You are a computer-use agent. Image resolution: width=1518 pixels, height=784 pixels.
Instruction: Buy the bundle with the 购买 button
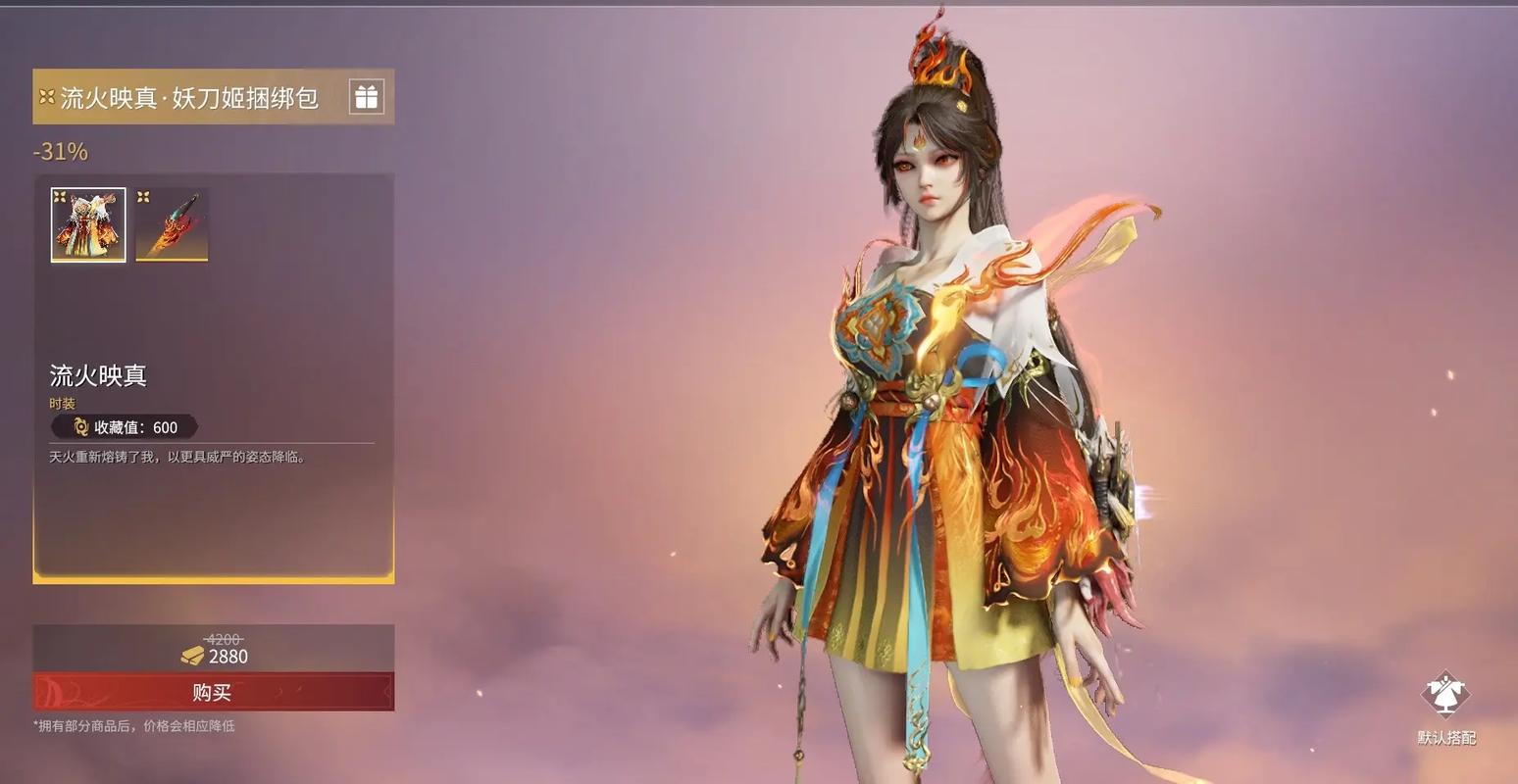click(x=213, y=692)
